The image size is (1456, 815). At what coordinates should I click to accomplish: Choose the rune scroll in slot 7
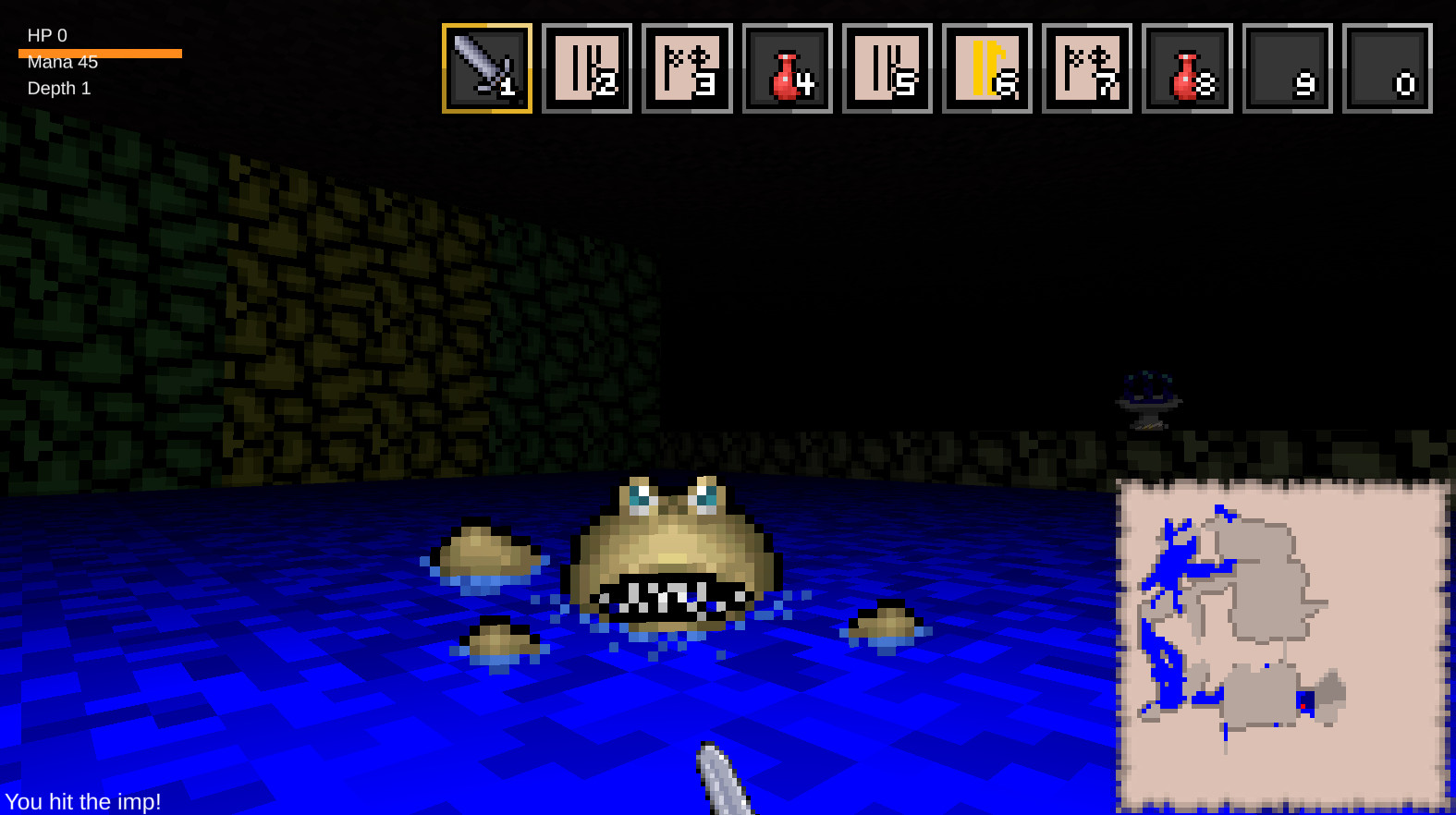1087,68
